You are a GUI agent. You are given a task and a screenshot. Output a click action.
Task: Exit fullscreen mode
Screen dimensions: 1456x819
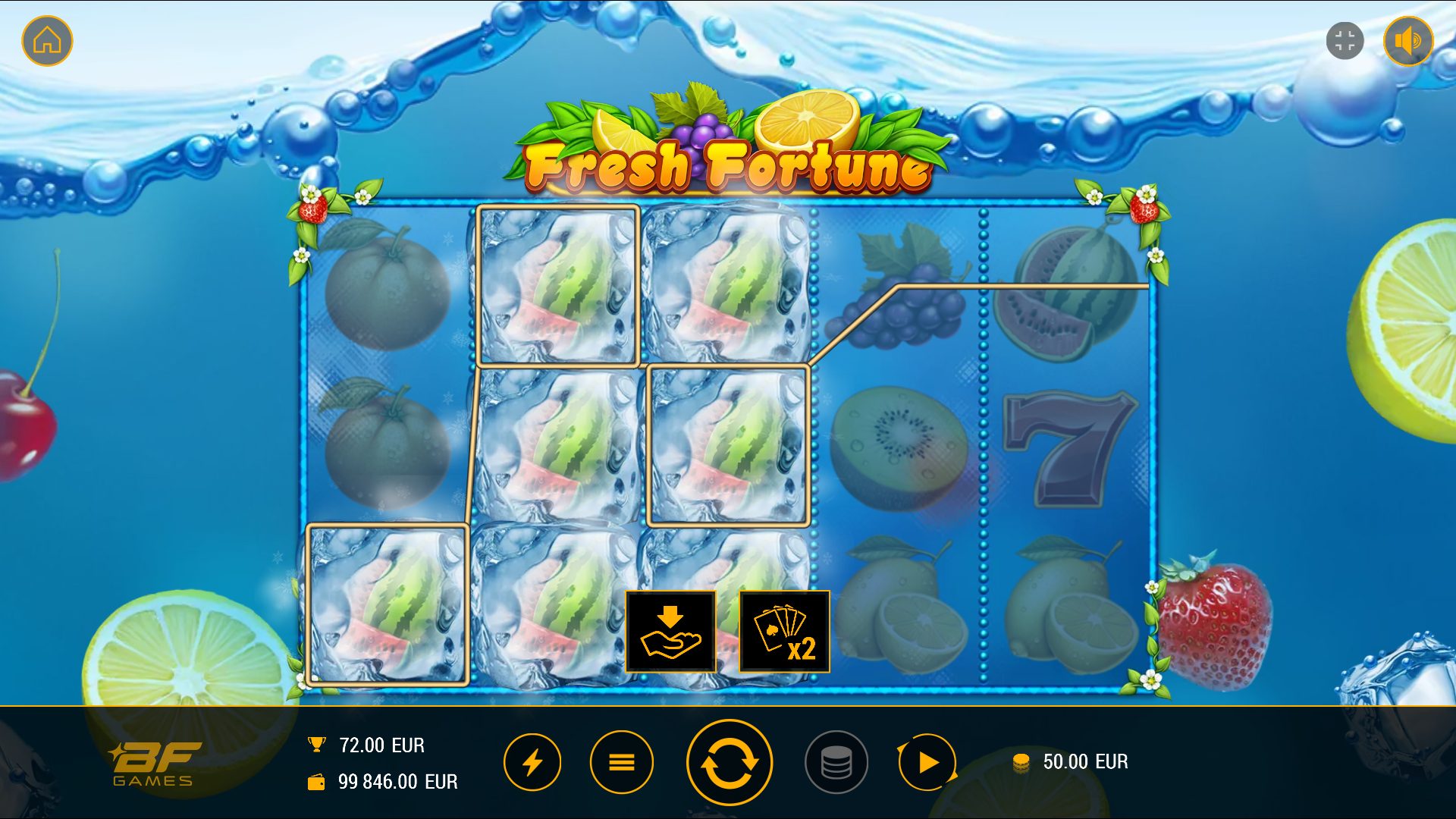(1345, 41)
